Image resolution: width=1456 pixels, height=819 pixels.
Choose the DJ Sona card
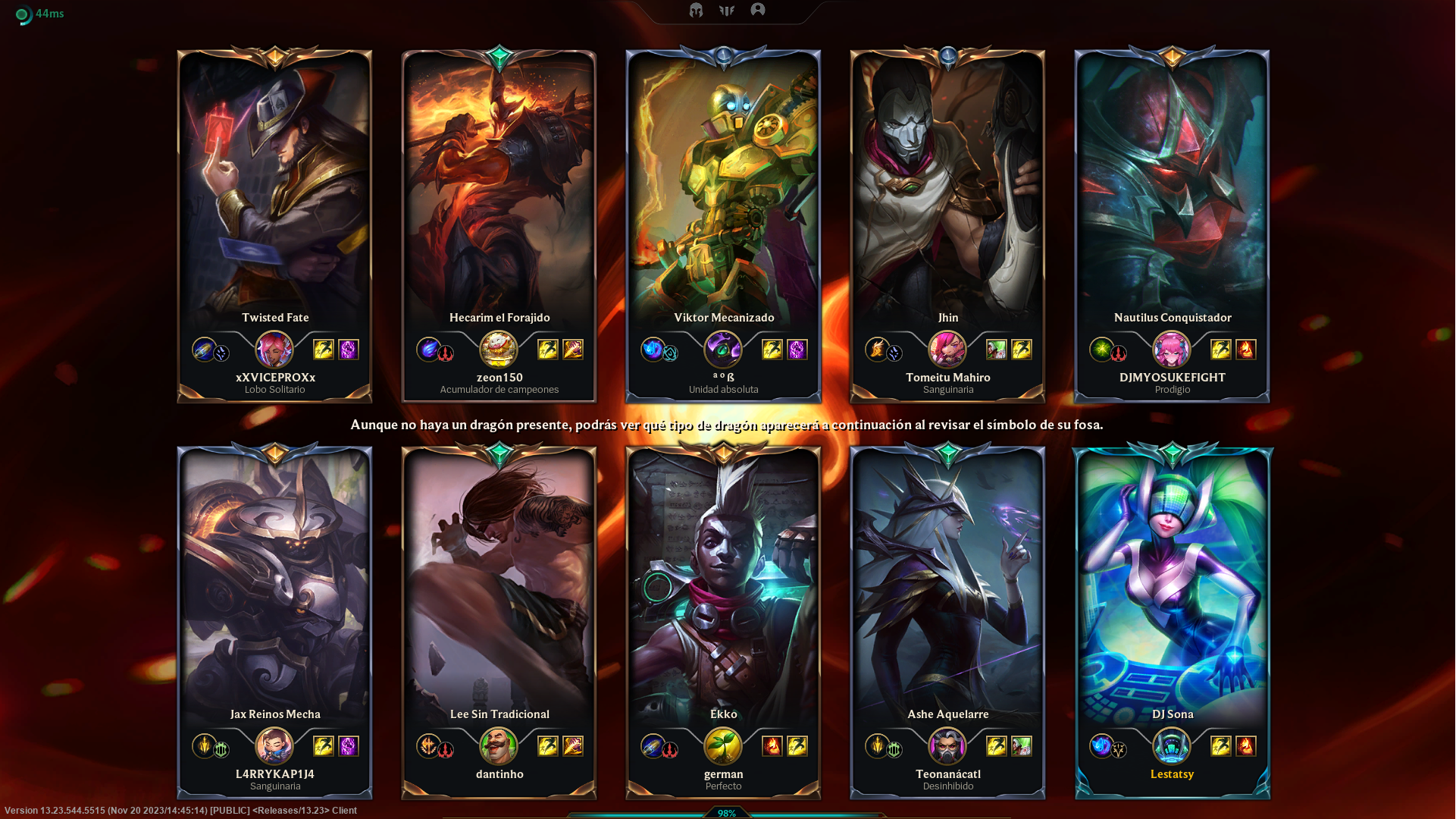1172,584
